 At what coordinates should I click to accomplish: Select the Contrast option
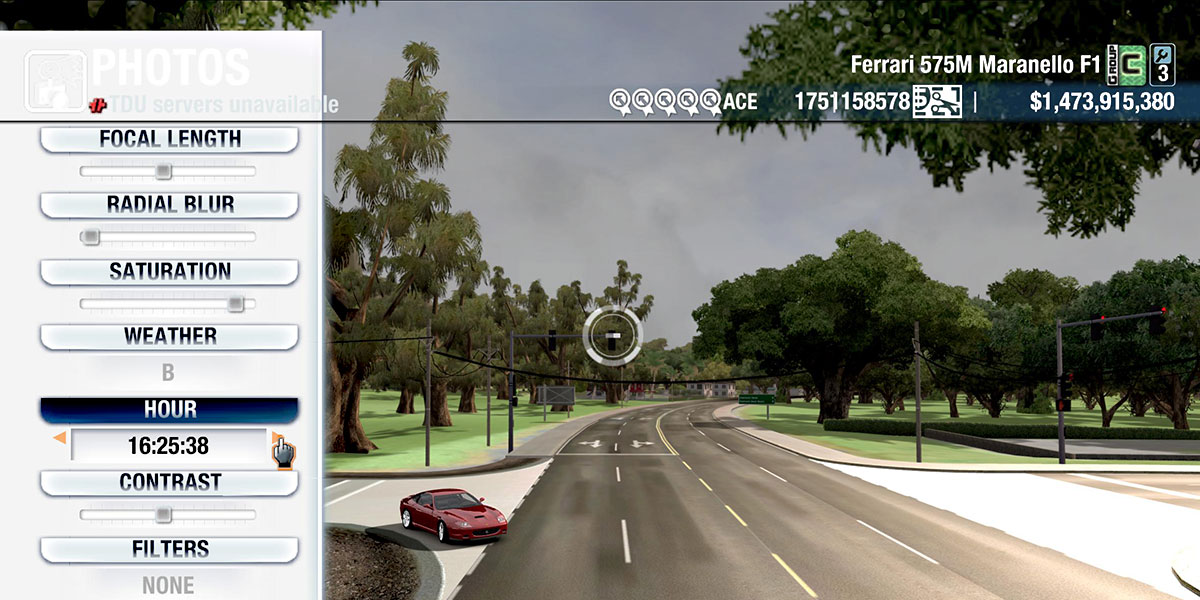pos(169,482)
